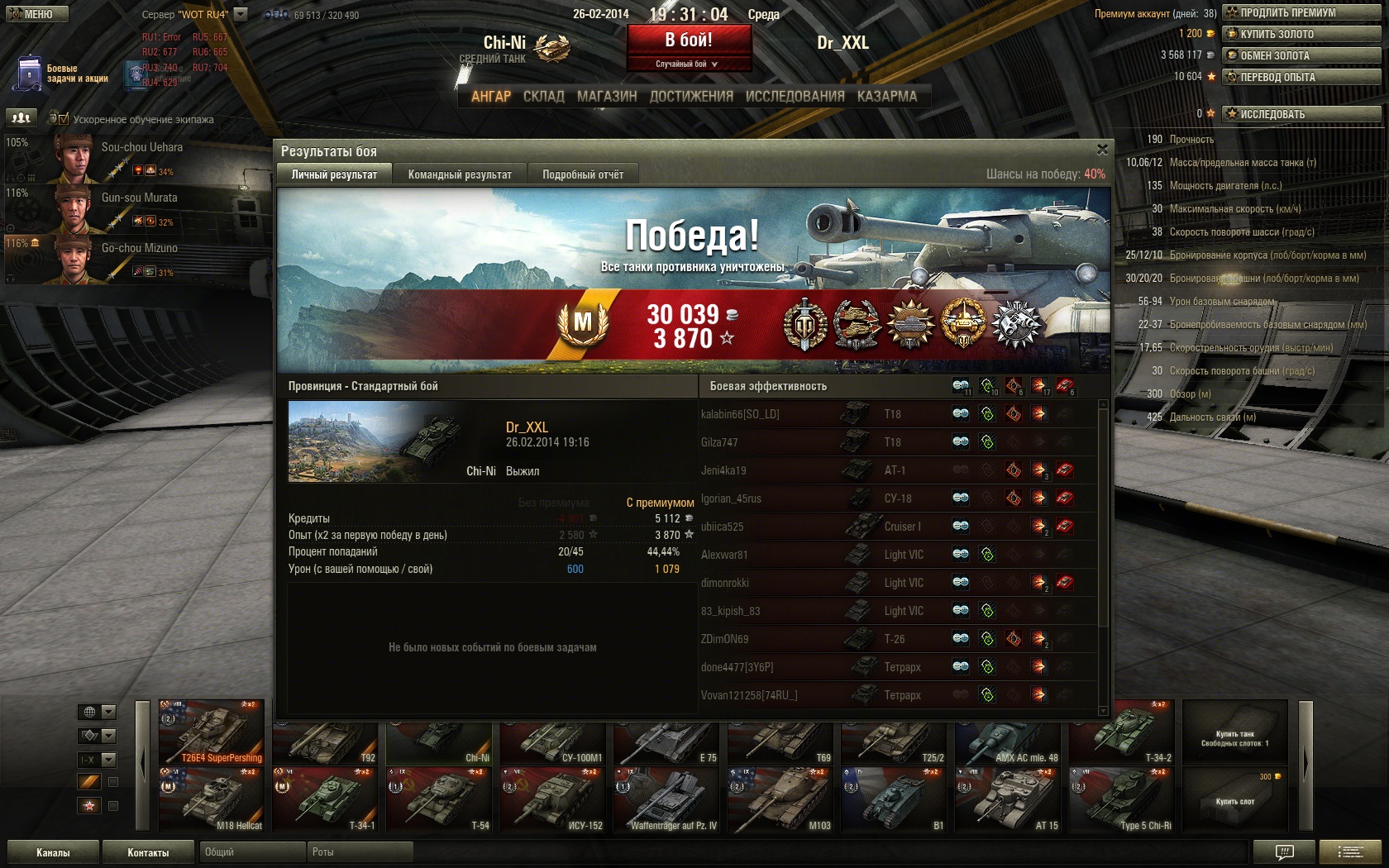
Task: Select the Личный результат tab
Action: coord(334,174)
